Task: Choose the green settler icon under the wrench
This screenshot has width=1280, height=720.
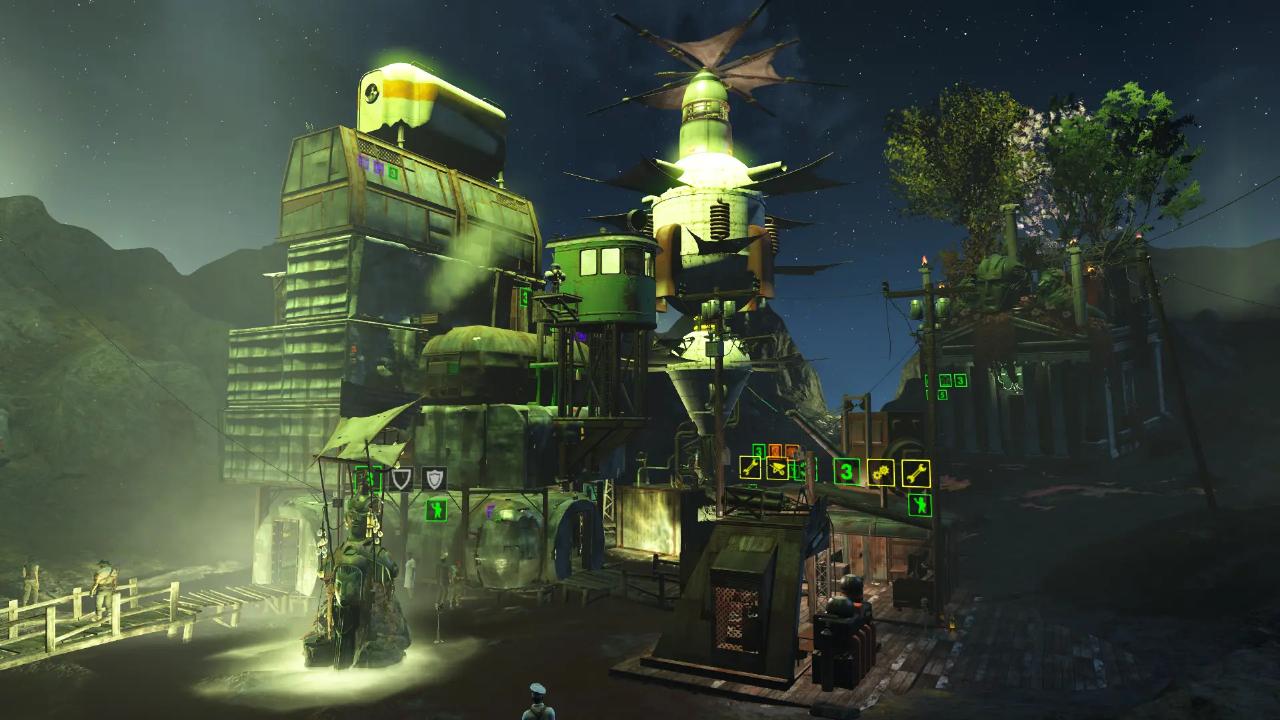Action: tap(920, 505)
